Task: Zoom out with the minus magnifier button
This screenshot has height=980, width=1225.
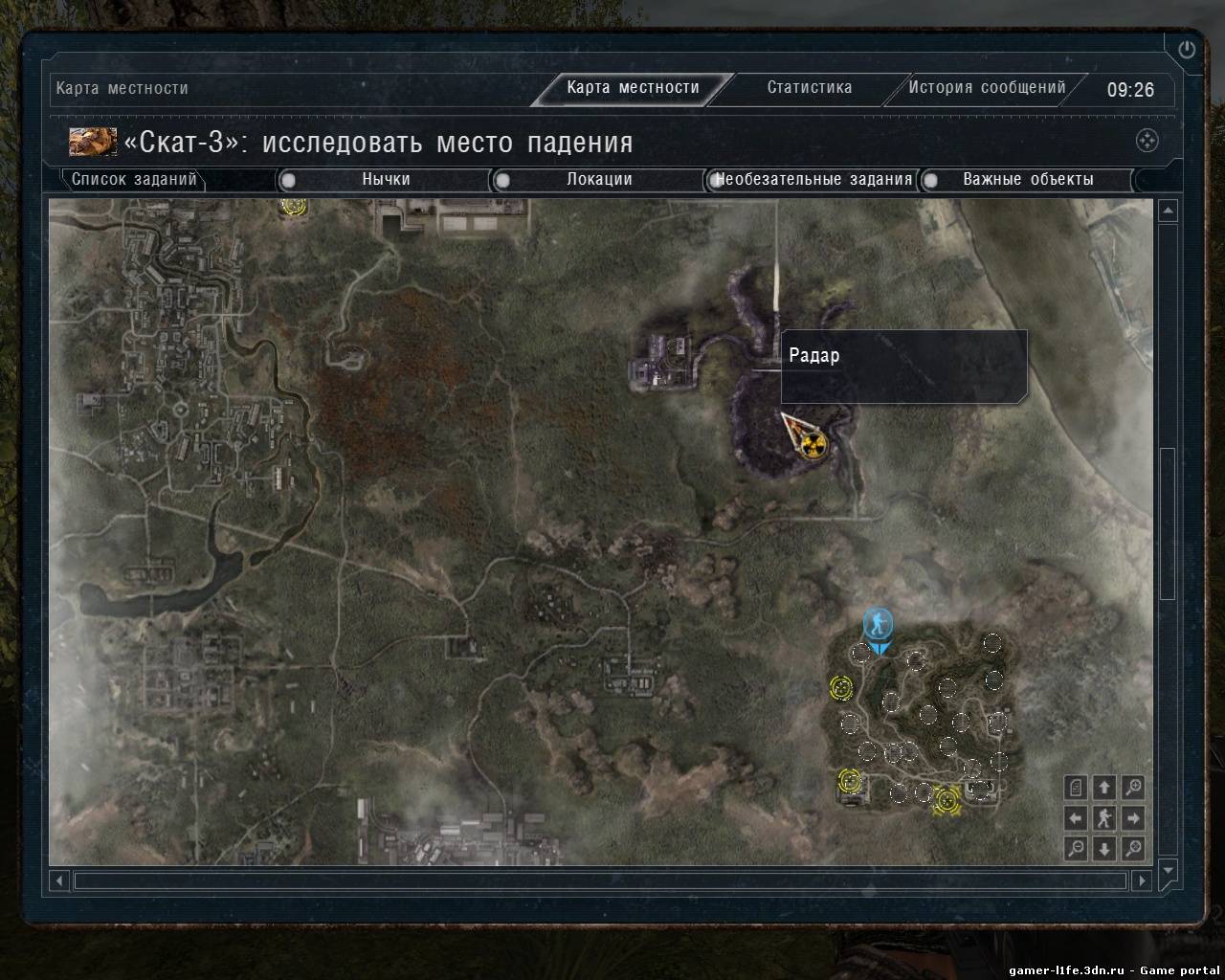Action: [x=1076, y=848]
